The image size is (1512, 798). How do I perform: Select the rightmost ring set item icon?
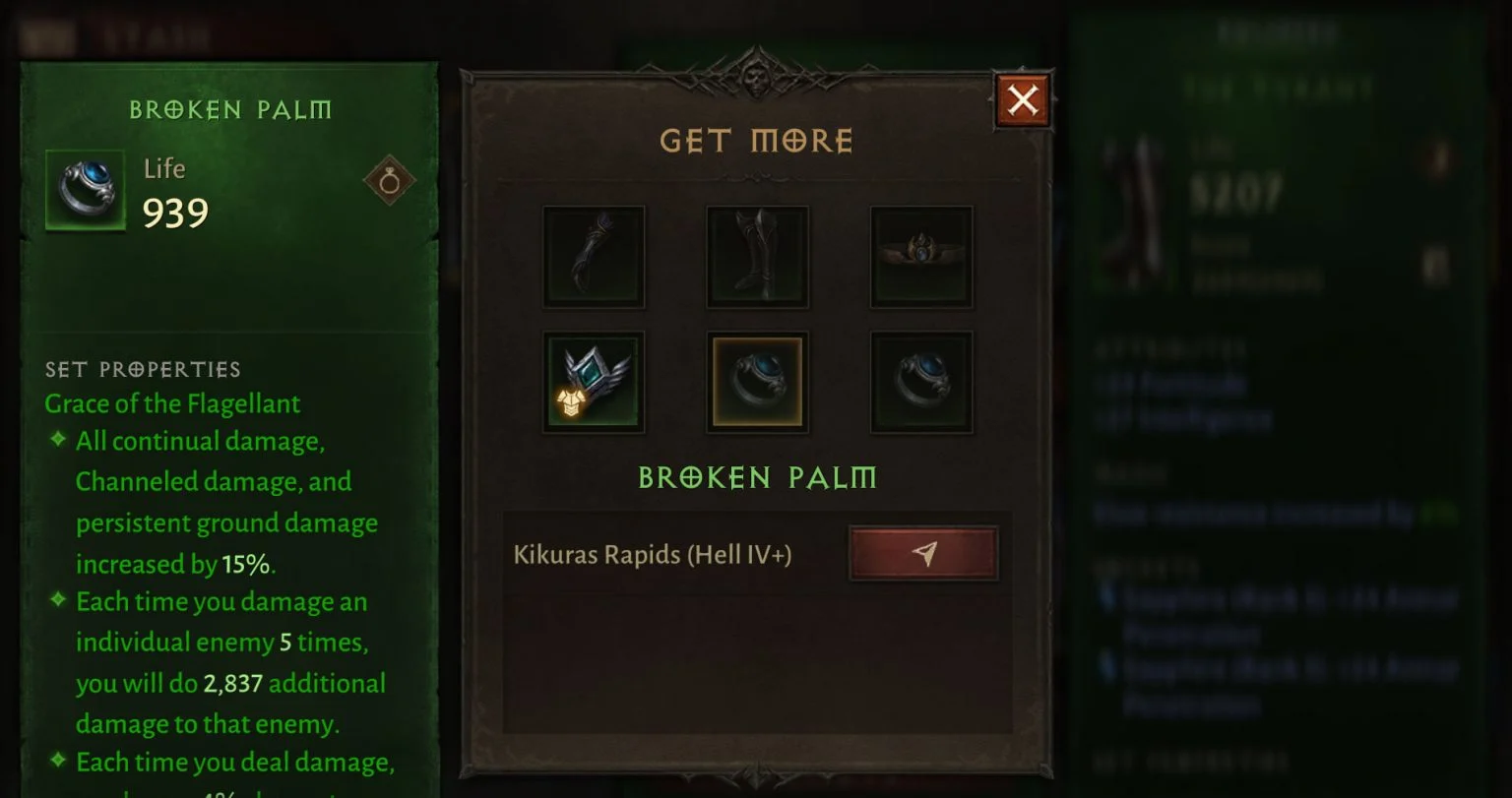[920, 381]
